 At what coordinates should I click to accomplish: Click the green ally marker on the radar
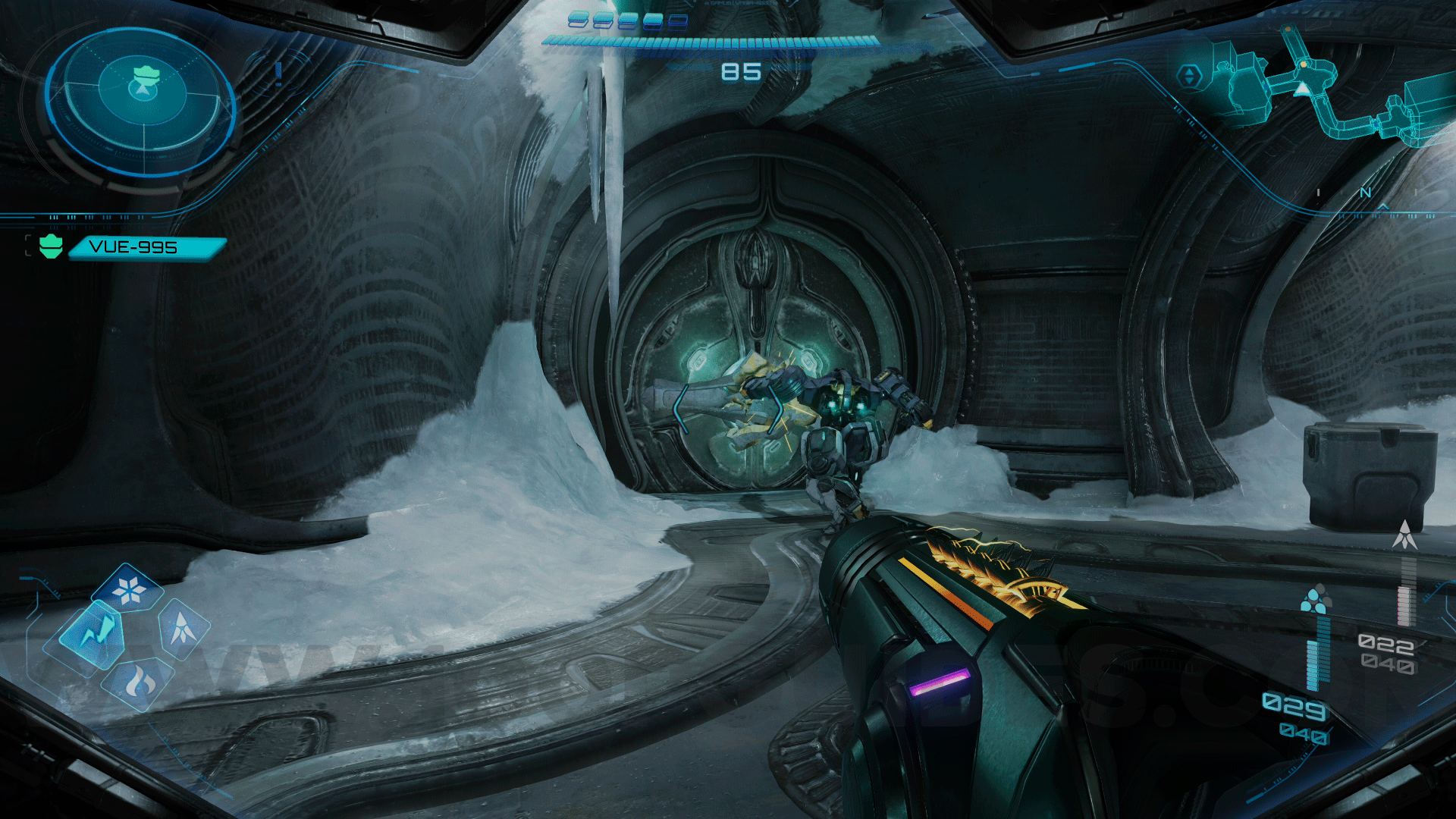tap(146, 76)
